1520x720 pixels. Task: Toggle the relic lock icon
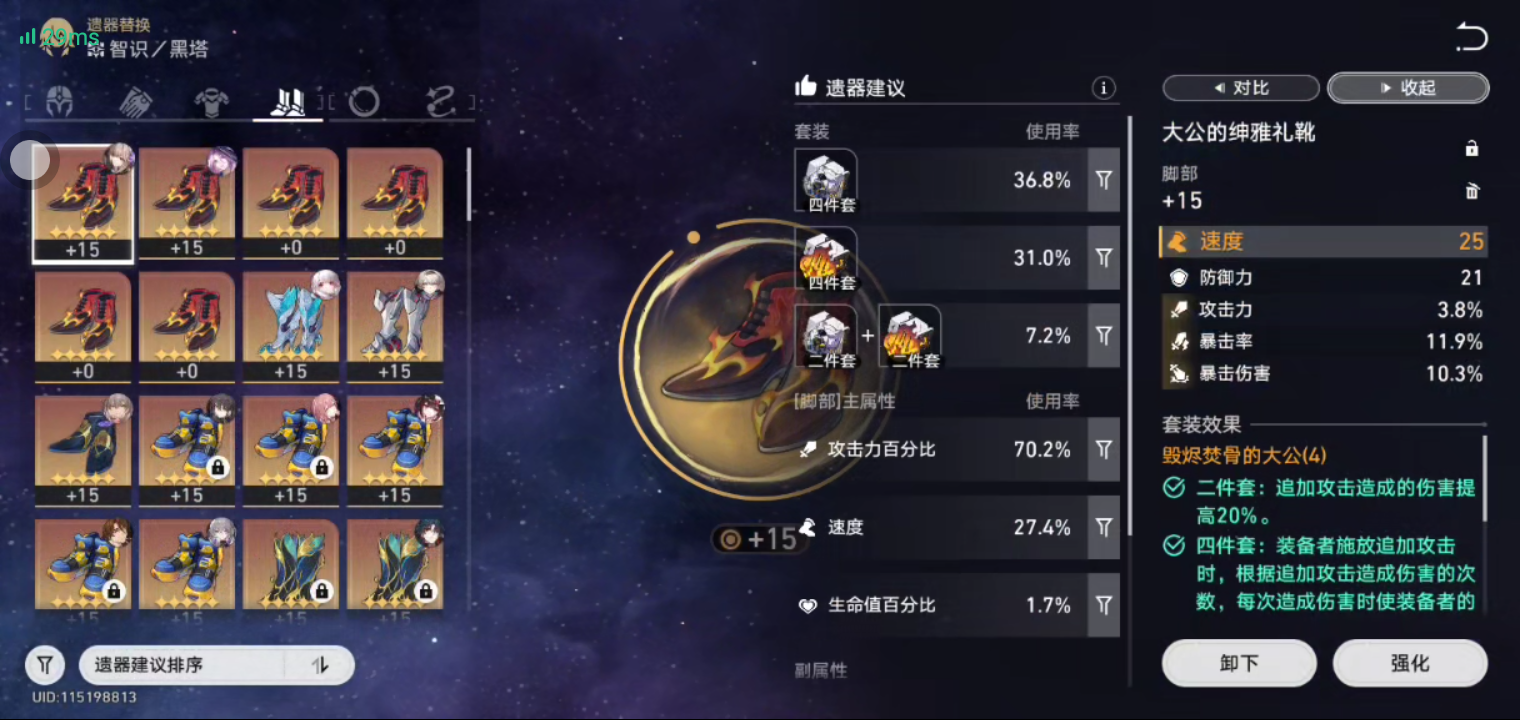click(x=1472, y=149)
